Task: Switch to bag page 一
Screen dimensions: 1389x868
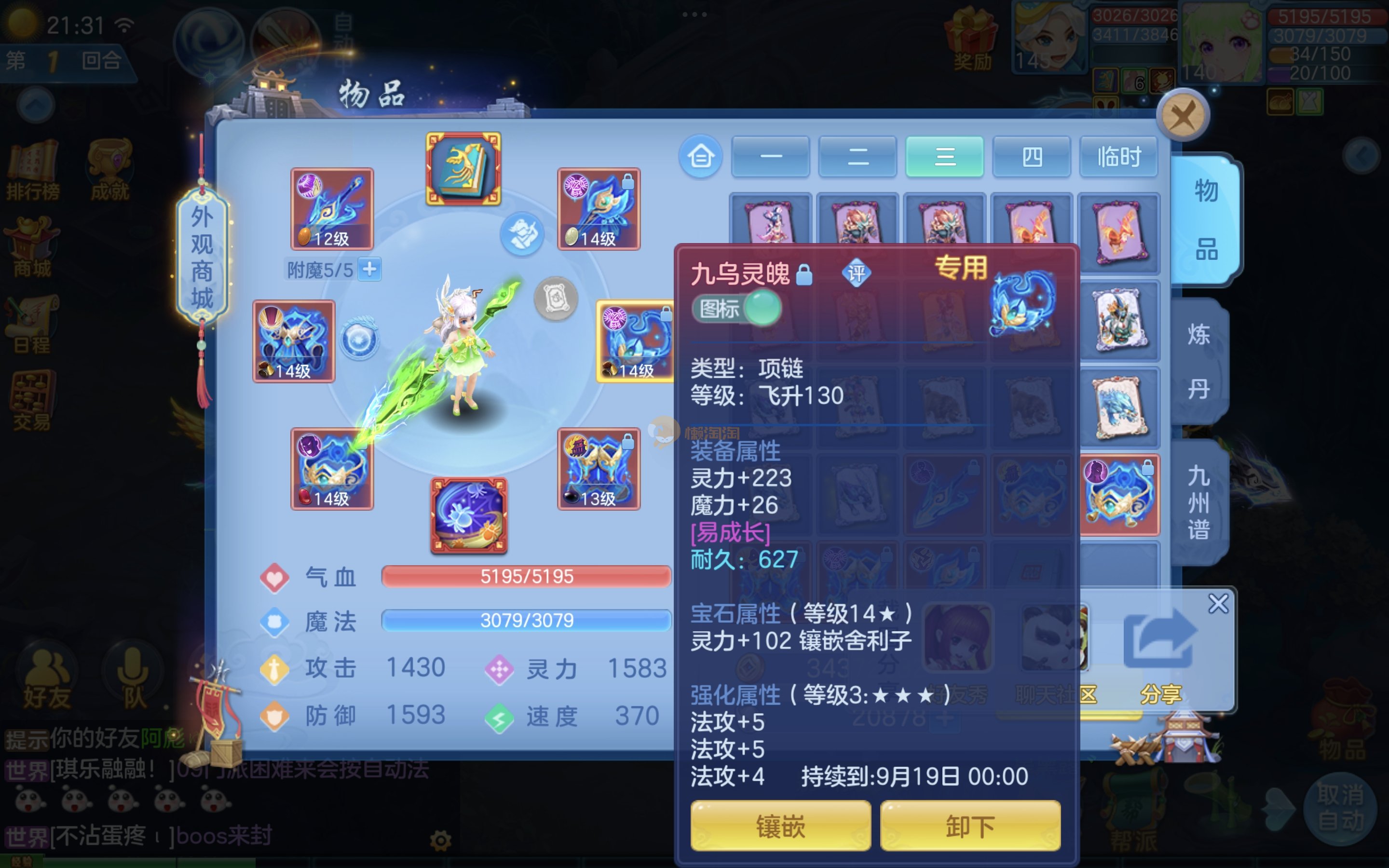Action: click(770, 156)
